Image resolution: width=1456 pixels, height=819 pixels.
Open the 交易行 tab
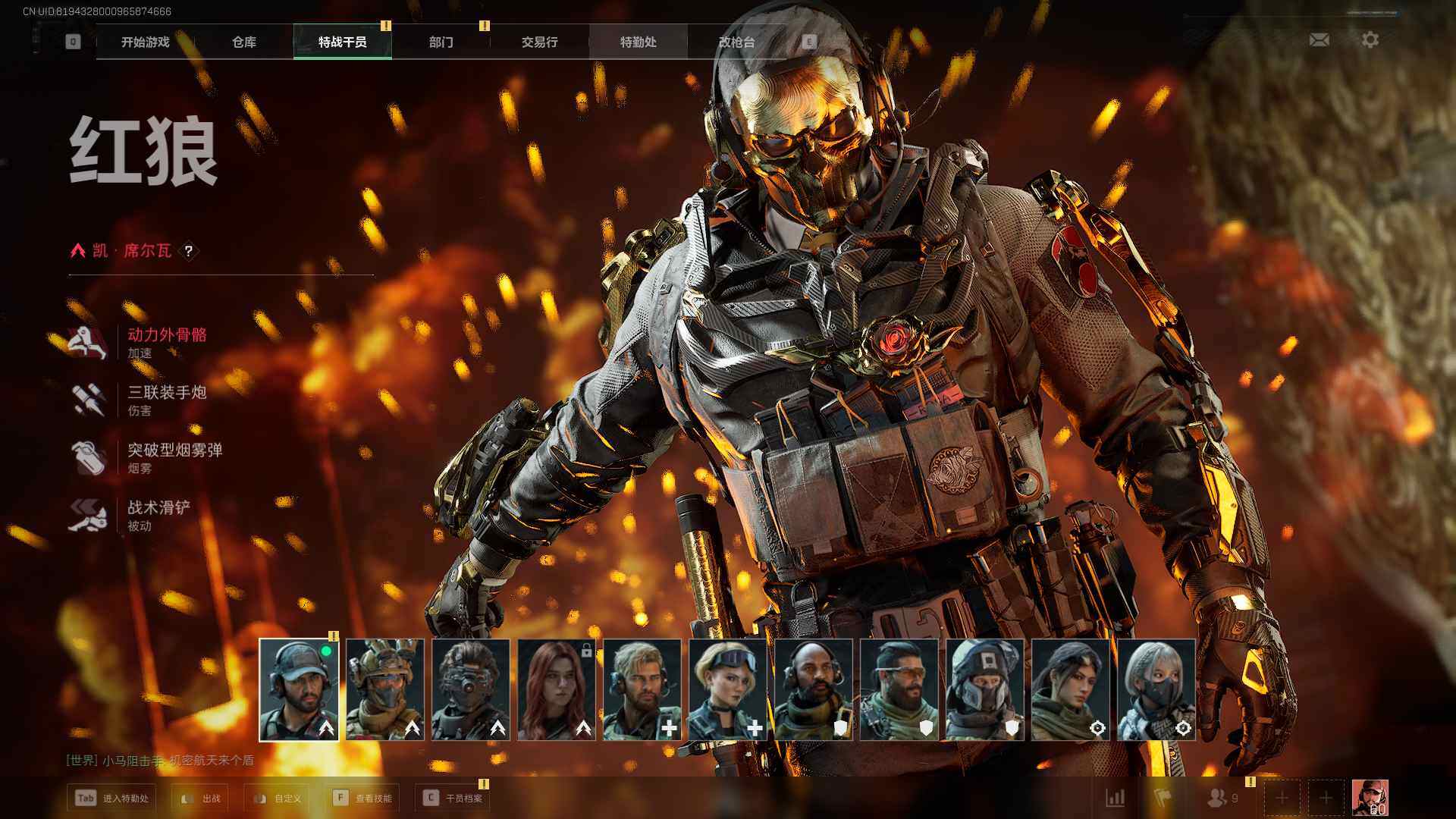pos(539,42)
